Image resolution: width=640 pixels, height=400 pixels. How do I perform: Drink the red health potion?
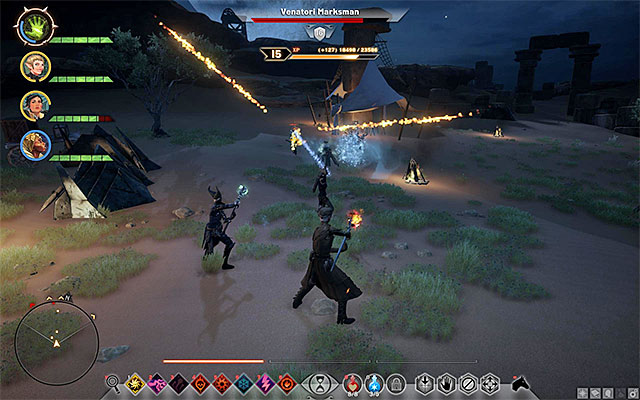click(x=352, y=382)
